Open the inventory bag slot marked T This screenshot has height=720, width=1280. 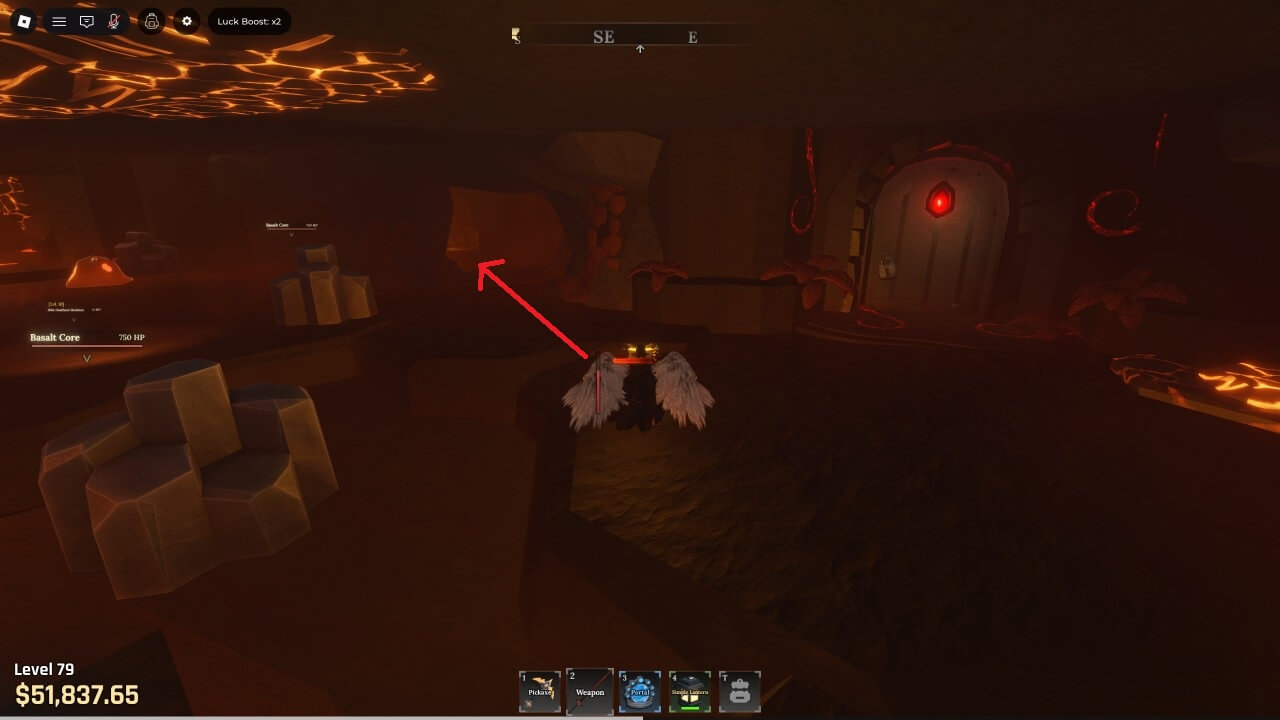pyautogui.click(x=740, y=691)
